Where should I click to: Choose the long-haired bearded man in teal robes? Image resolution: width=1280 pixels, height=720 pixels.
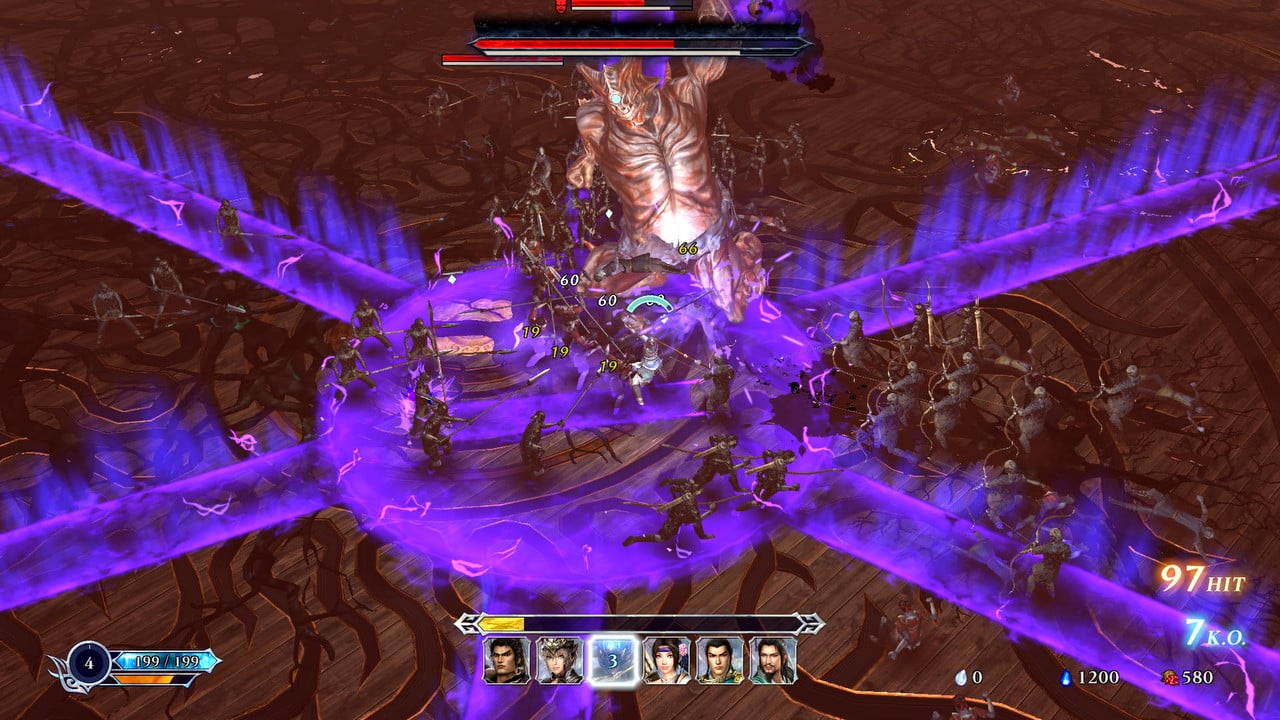point(773,660)
